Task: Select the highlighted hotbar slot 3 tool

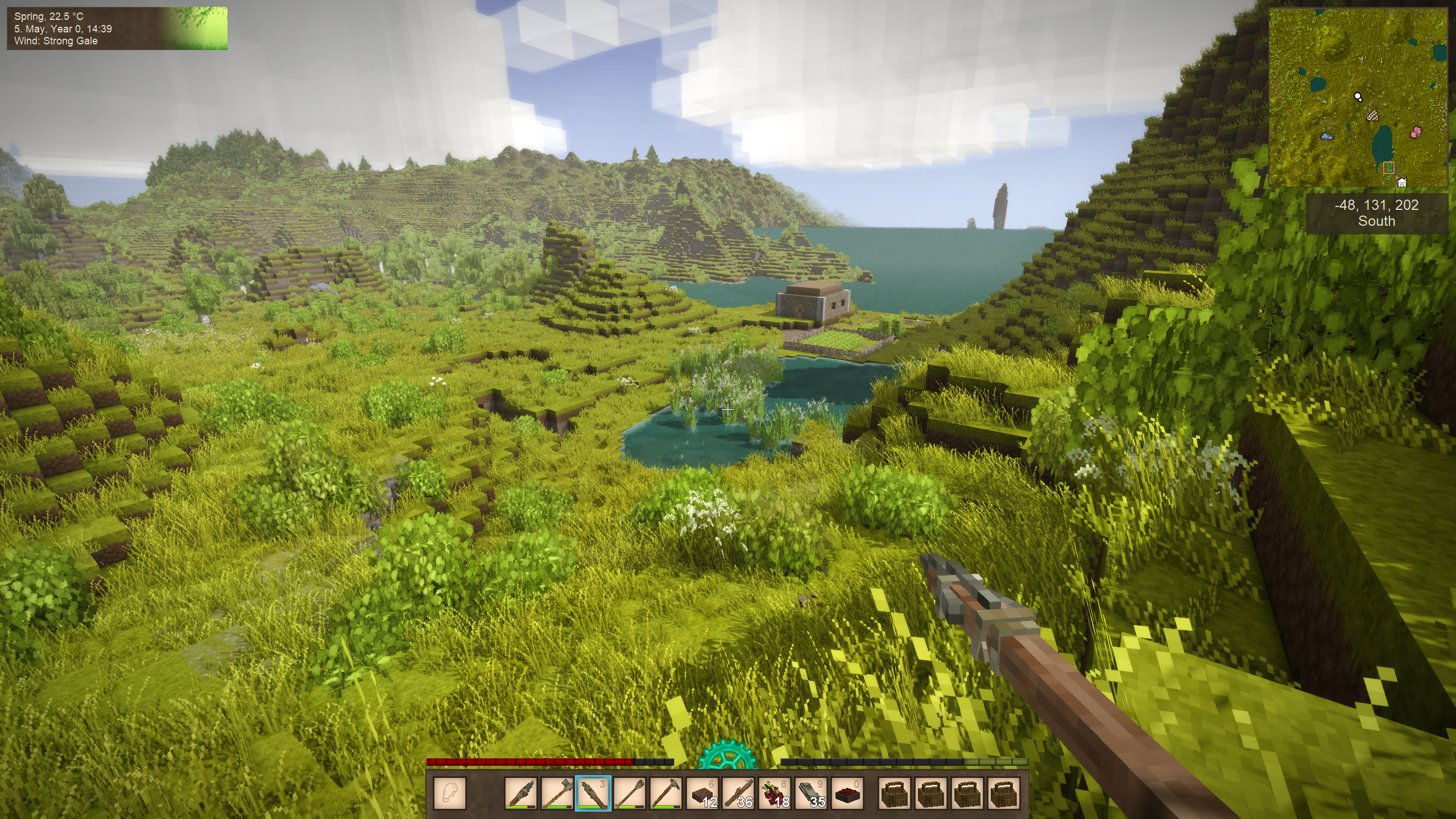Action: click(593, 793)
